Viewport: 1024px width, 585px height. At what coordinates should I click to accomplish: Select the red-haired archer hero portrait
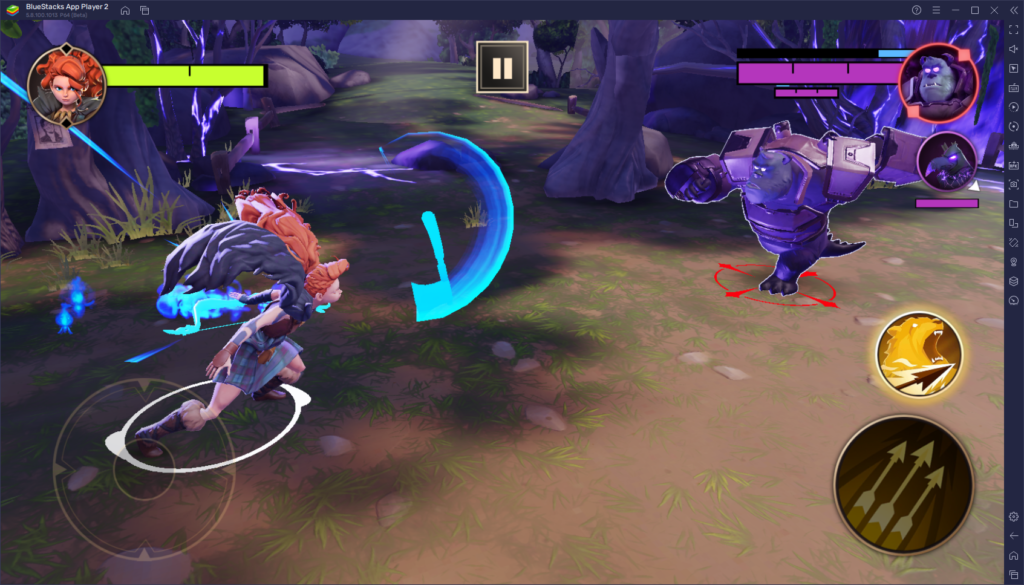(x=66, y=85)
